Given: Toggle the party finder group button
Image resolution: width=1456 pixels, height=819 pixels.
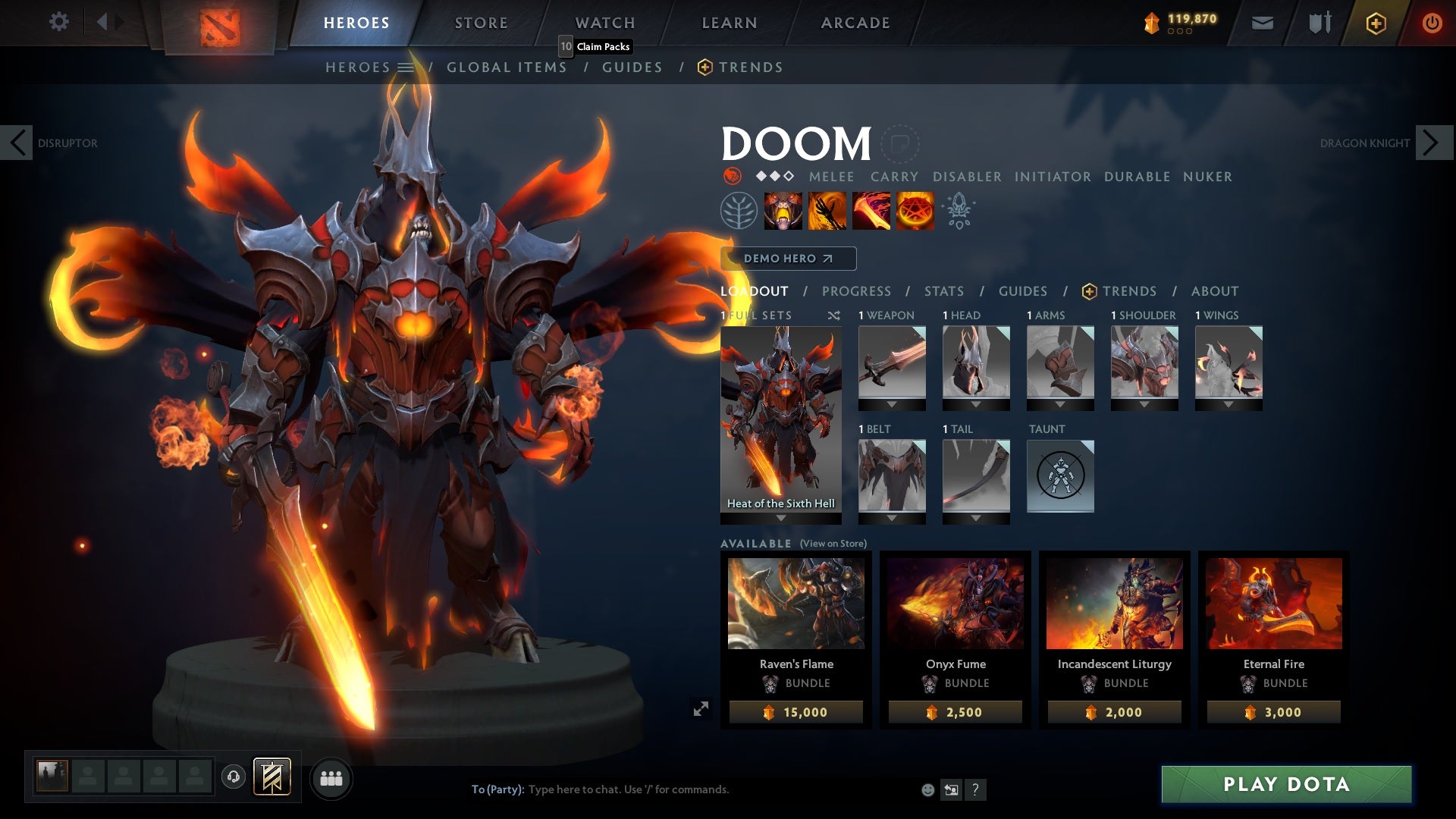Looking at the screenshot, I should coord(331,777).
